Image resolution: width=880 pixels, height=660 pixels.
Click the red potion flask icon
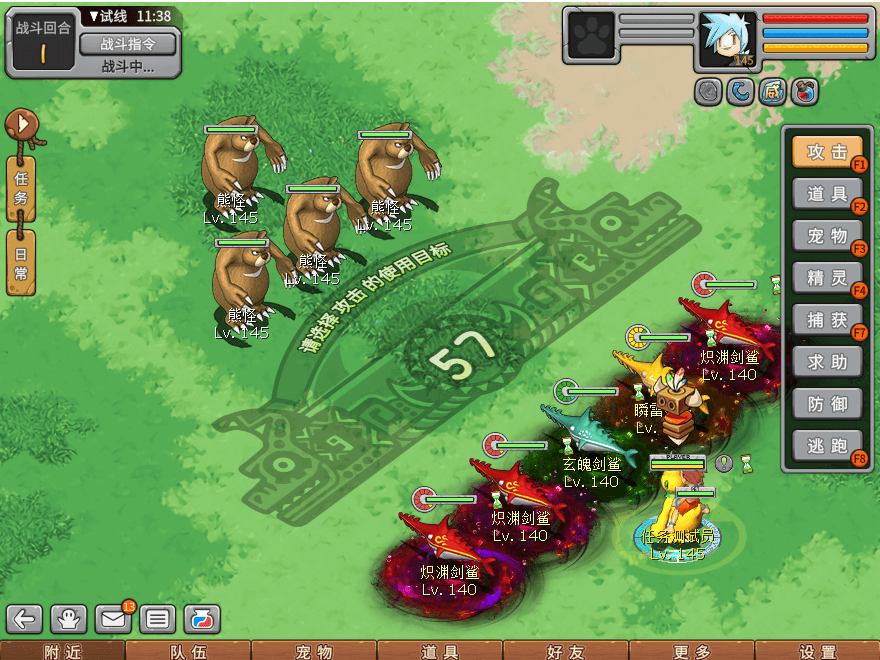[x=804, y=92]
